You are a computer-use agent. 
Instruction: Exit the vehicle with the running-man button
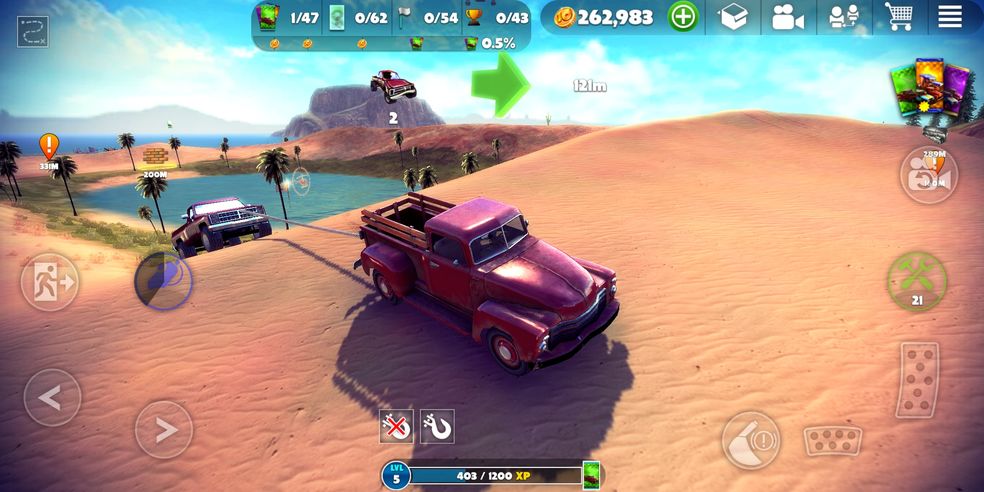pyautogui.click(x=50, y=283)
